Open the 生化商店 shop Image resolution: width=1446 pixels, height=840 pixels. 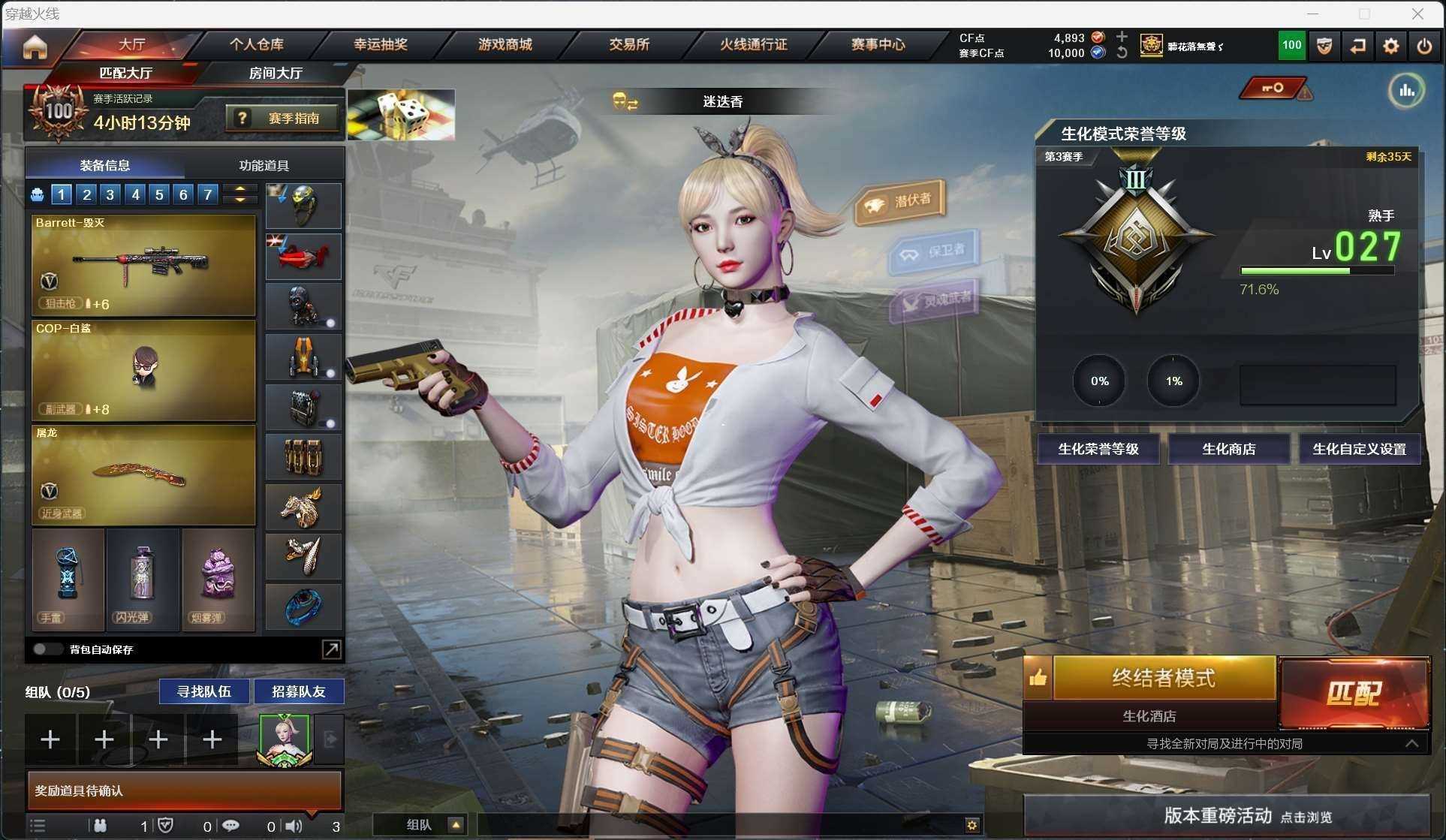pyautogui.click(x=1228, y=449)
